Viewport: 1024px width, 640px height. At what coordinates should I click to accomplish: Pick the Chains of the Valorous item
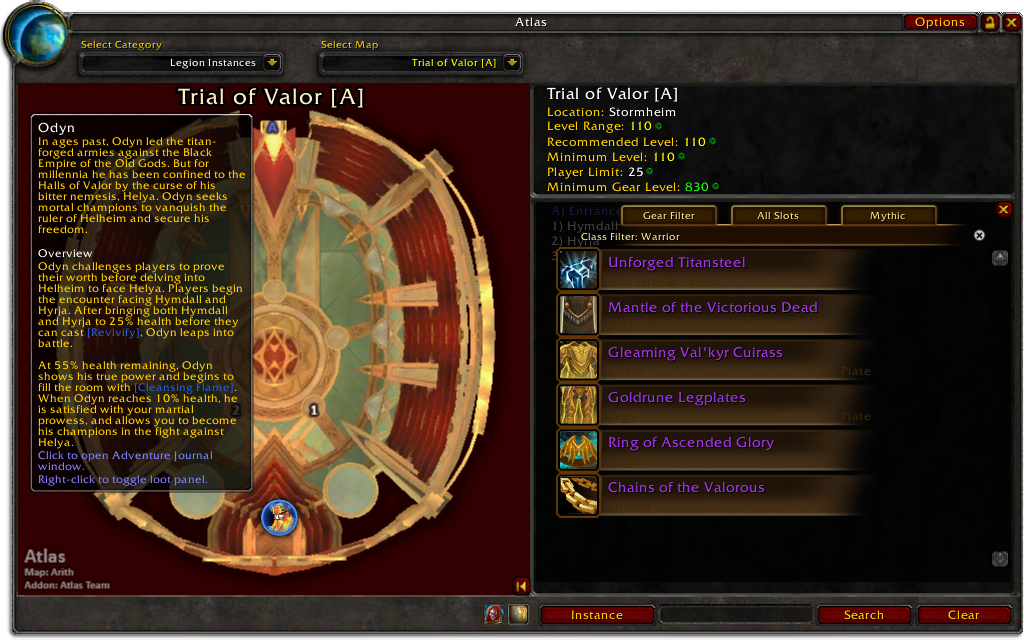686,488
